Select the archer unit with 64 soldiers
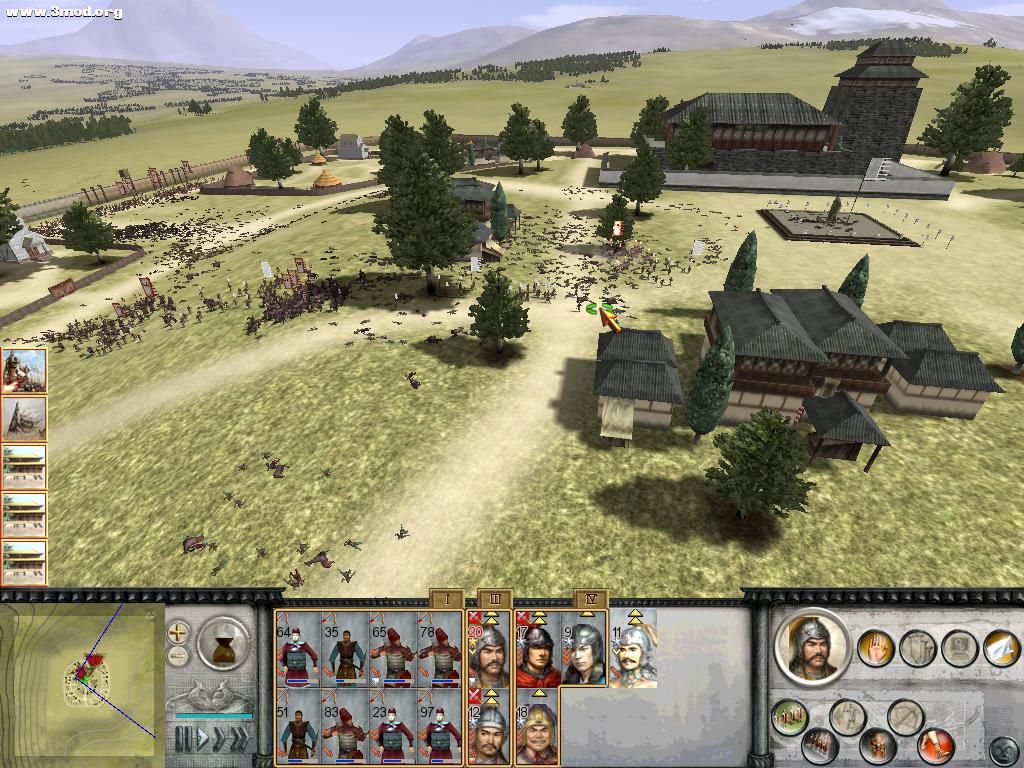Image resolution: width=1024 pixels, height=768 pixels. pyautogui.click(x=299, y=649)
